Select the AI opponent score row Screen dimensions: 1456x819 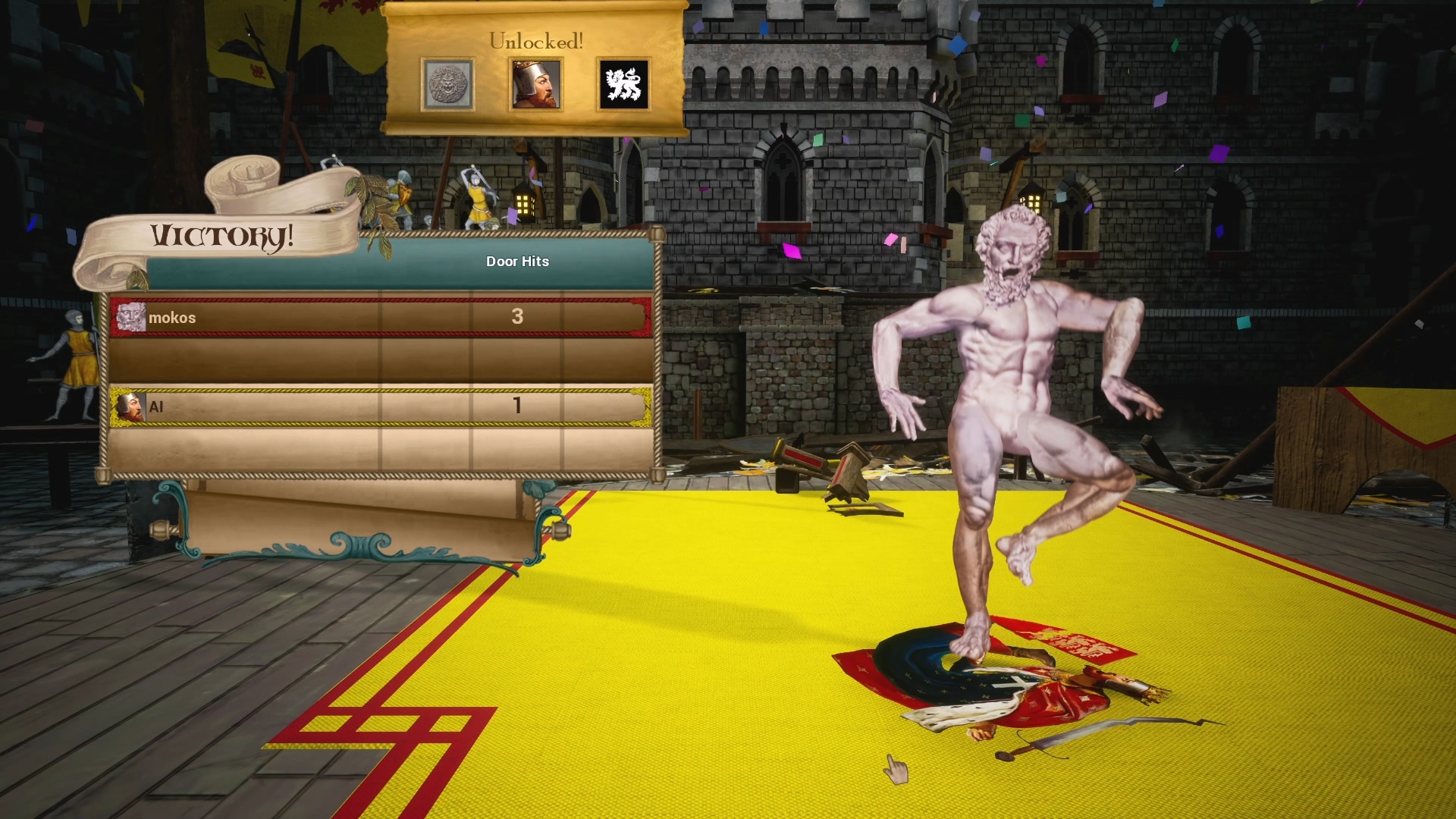[x=381, y=406]
